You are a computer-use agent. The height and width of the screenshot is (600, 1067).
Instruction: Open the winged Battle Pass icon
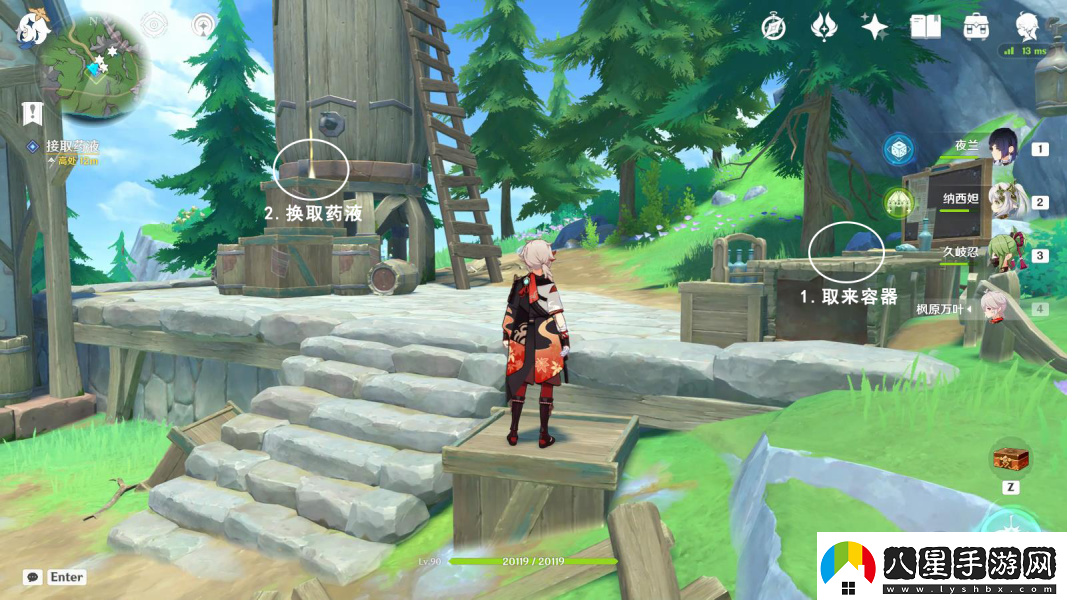point(824,26)
